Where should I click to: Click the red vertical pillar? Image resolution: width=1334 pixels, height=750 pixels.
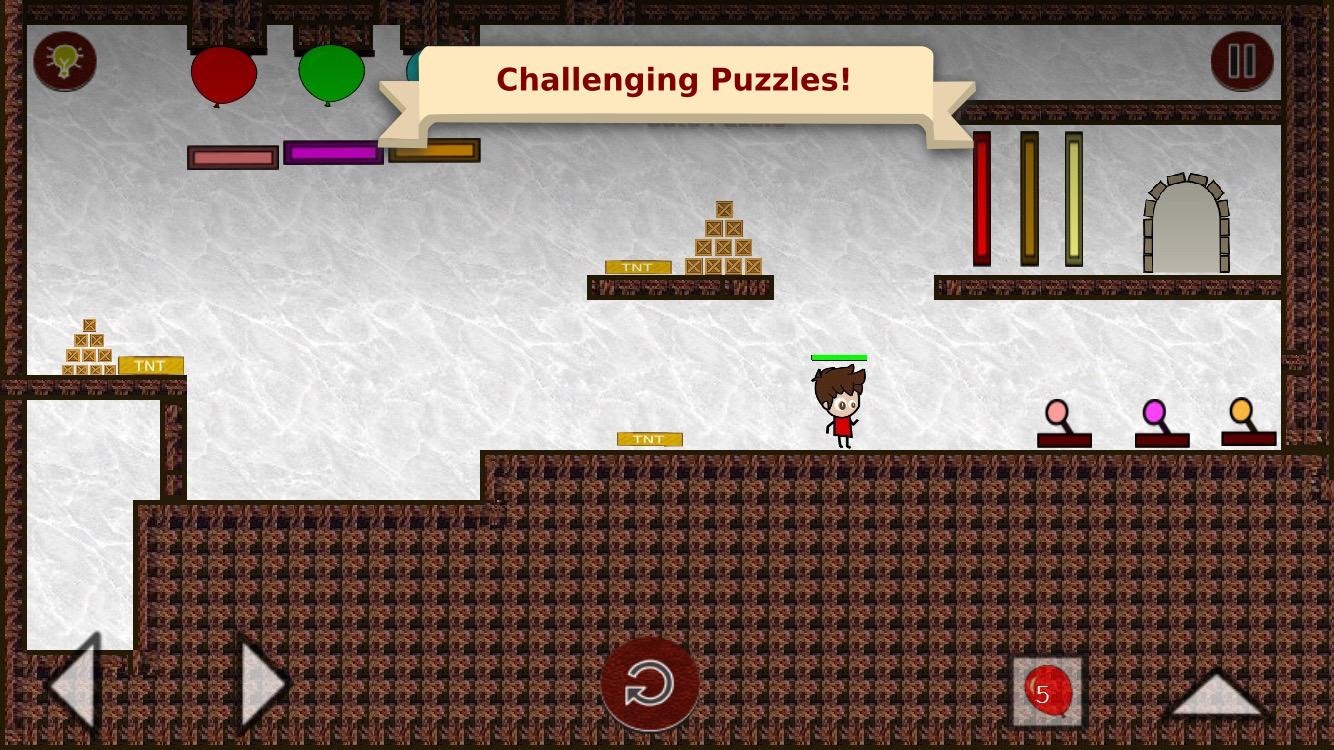(x=980, y=198)
